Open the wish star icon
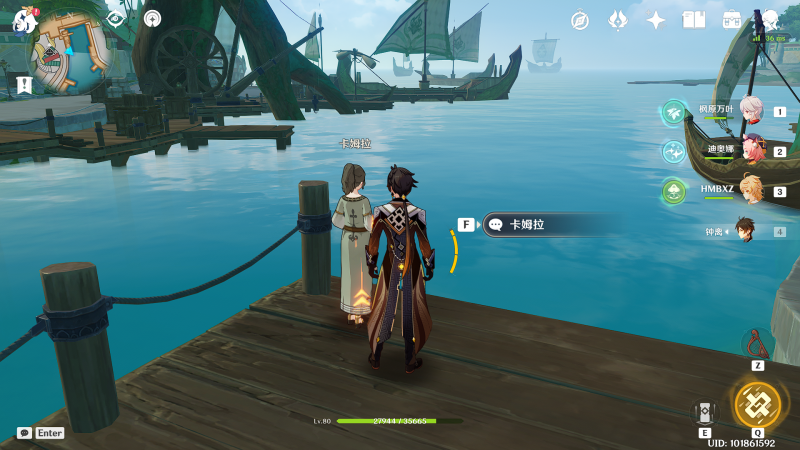 656,20
